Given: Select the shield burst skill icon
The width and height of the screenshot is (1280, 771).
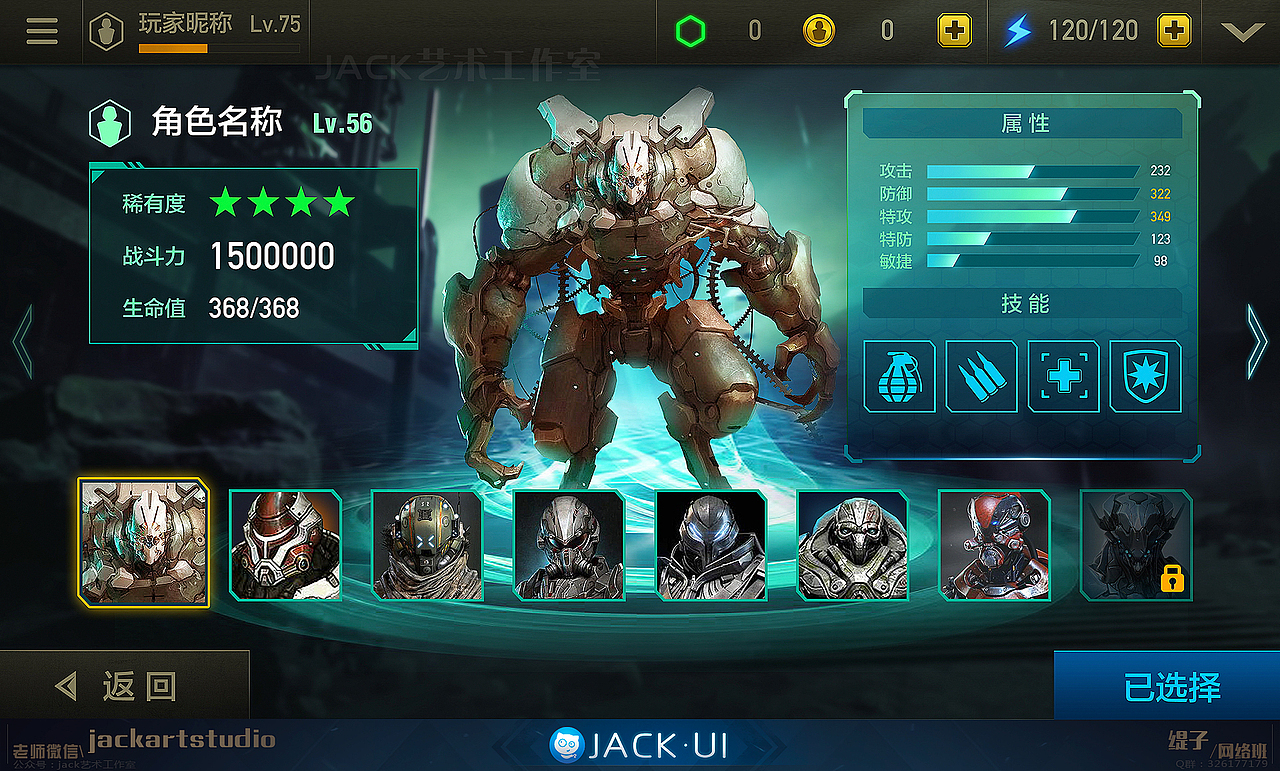Looking at the screenshot, I should 1145,377.
